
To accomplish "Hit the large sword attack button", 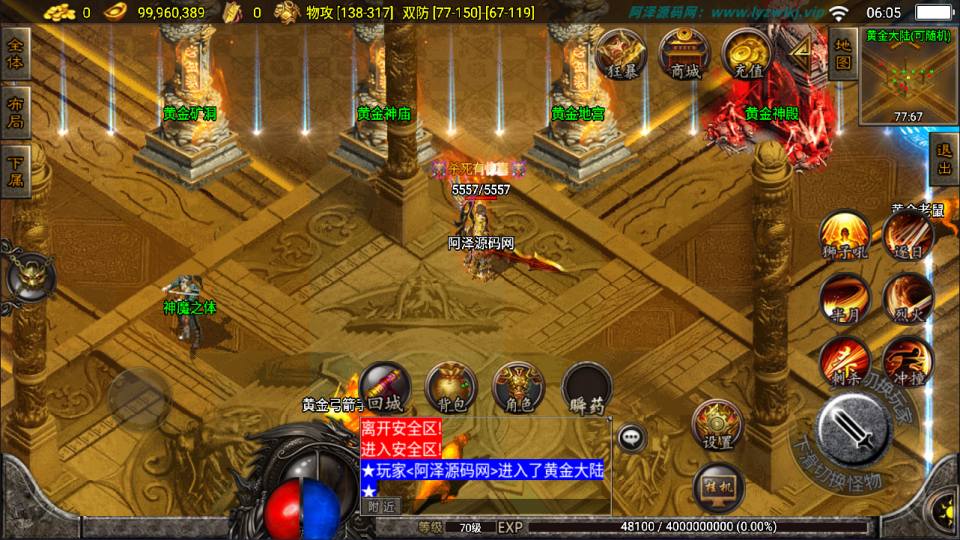I will pyautogui.click(x=853, y=430).
